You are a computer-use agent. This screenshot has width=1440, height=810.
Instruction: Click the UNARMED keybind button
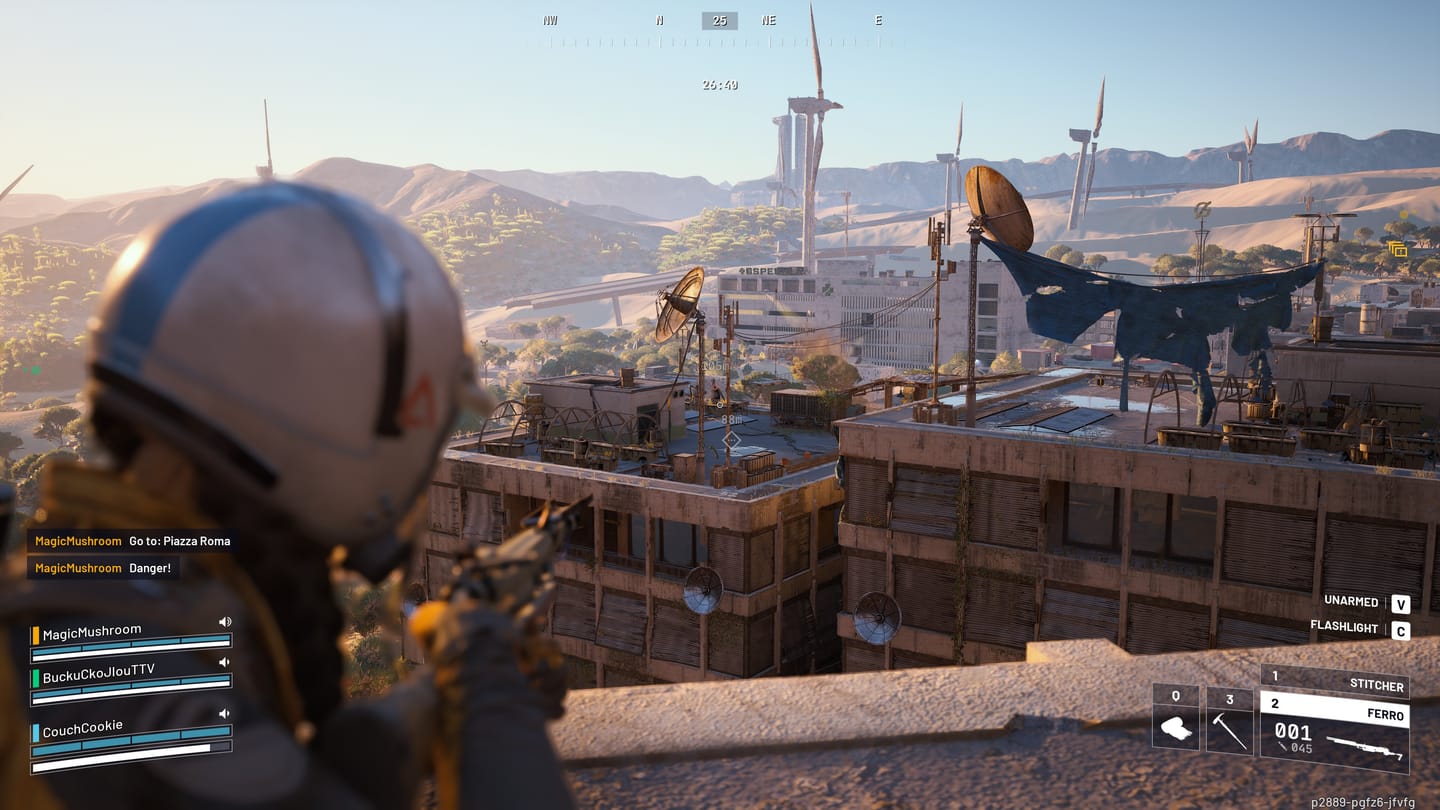pyautogui.click(x=1401, y=603)
